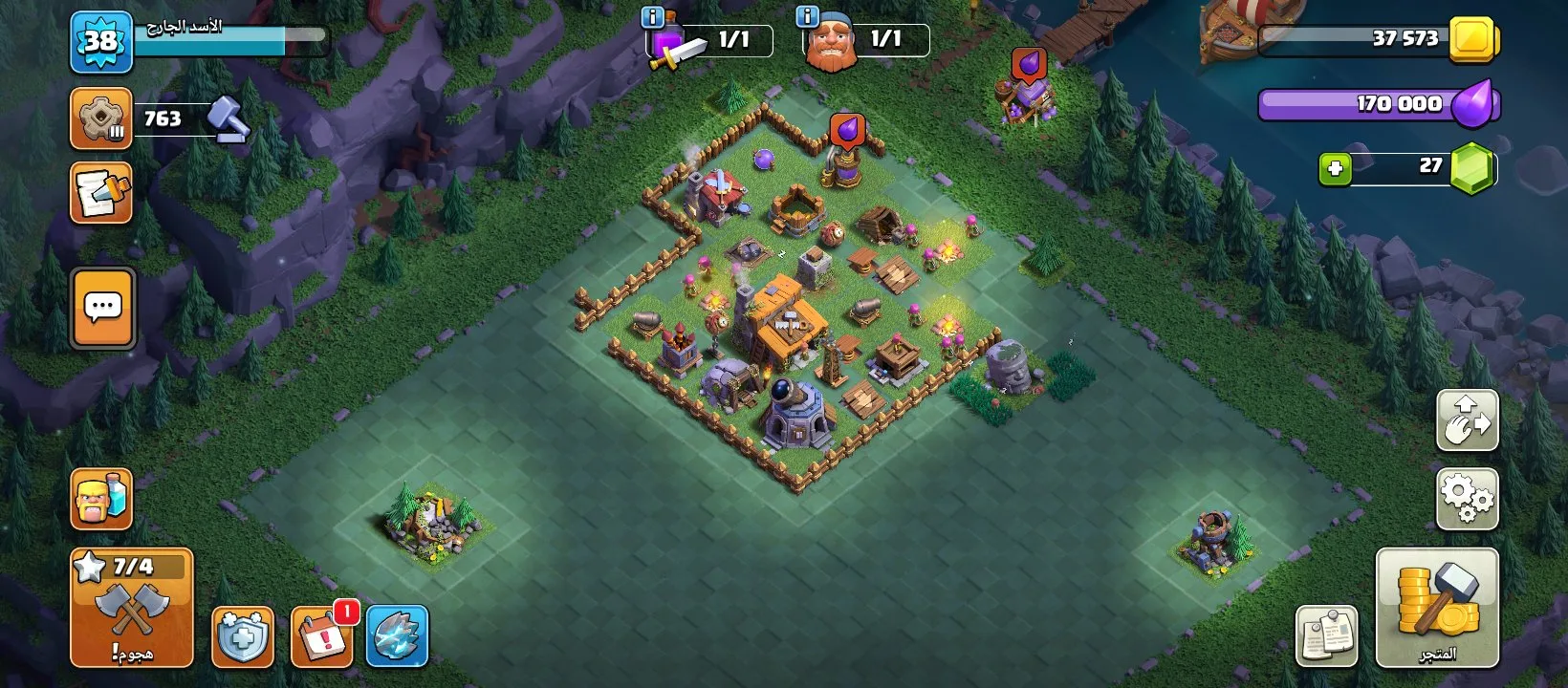Open the Shop (المتجر) menu

coord(1436,608)
